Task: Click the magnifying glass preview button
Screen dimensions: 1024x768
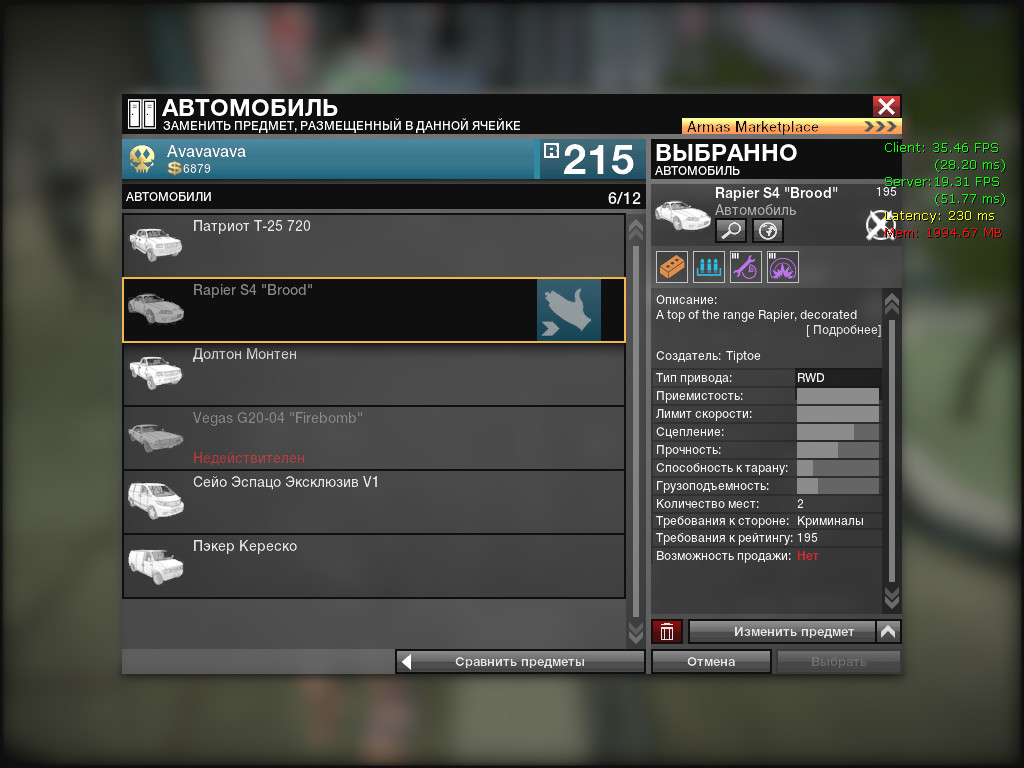Action: 731,231
